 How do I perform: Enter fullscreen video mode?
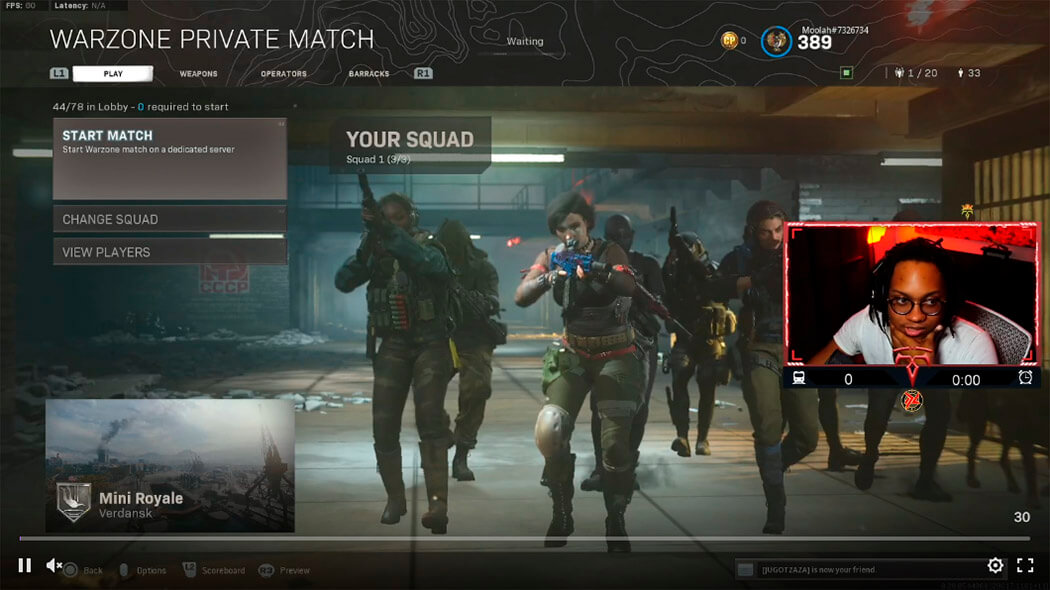(x=1025, y=565)
